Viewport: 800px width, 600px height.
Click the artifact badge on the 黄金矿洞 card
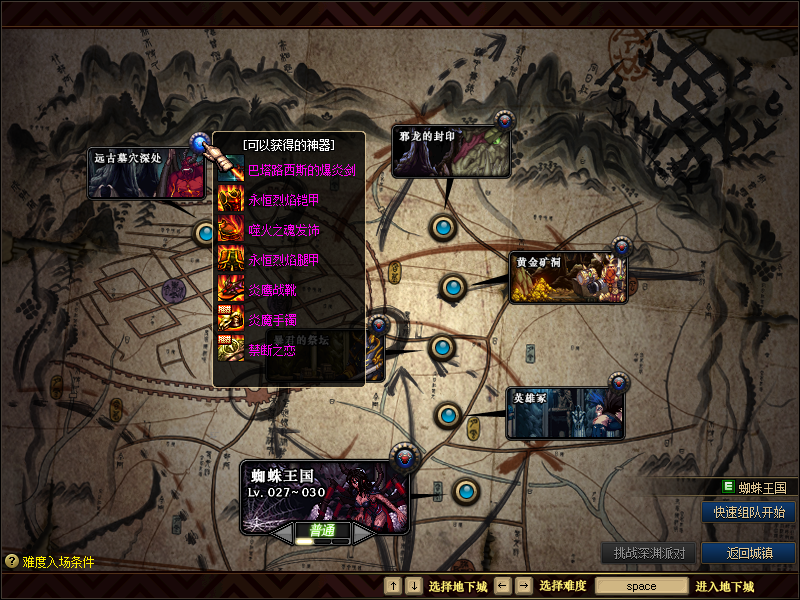621,245
